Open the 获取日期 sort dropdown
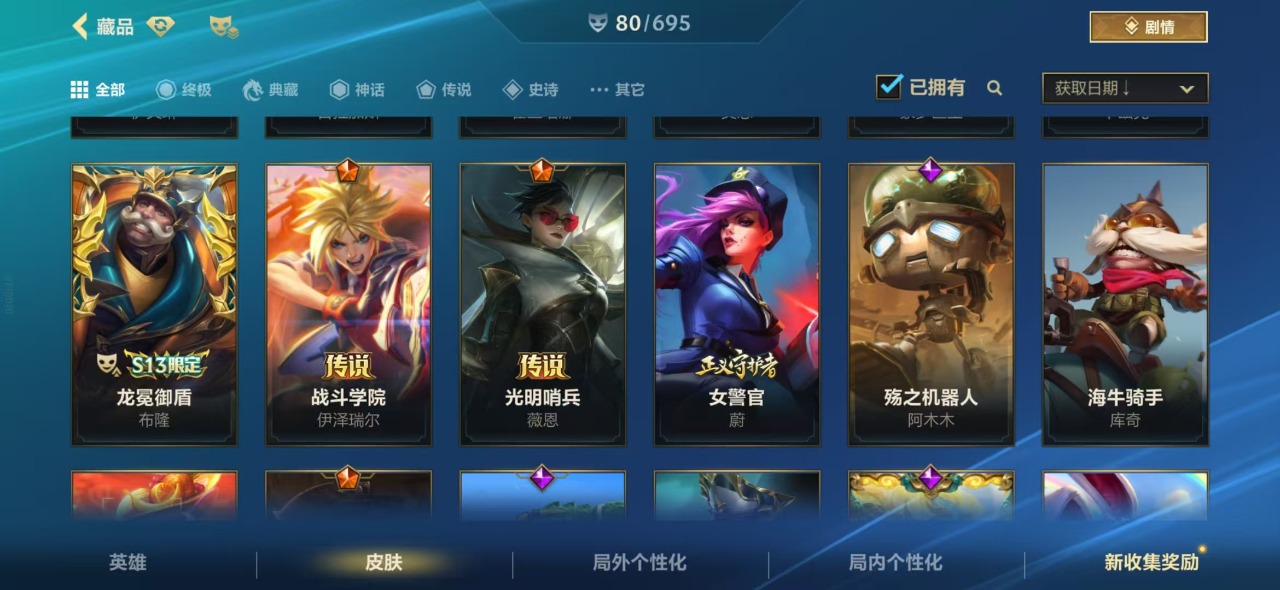1280x590 pixels. 1125,88
